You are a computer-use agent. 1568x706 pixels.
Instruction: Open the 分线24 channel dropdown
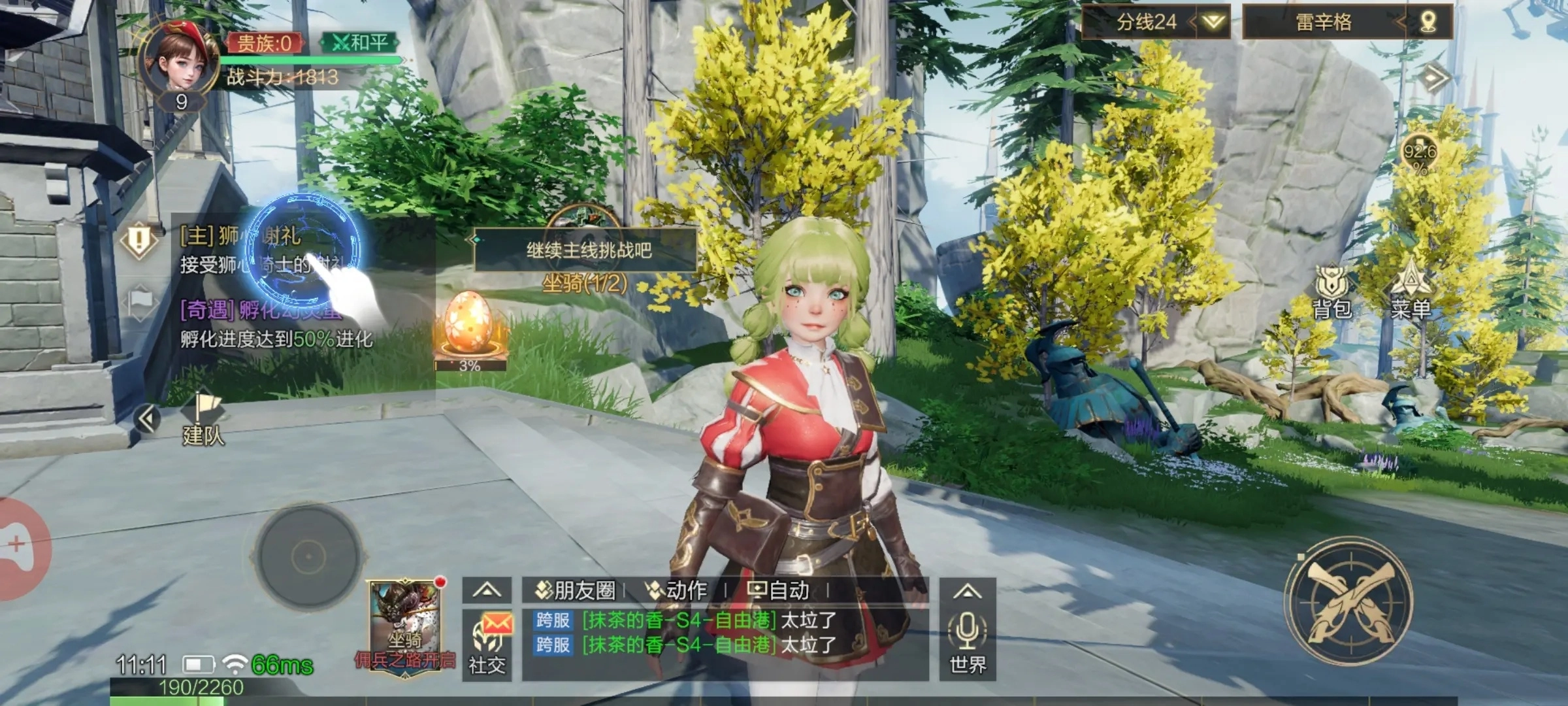click(x=1155, y=22)
